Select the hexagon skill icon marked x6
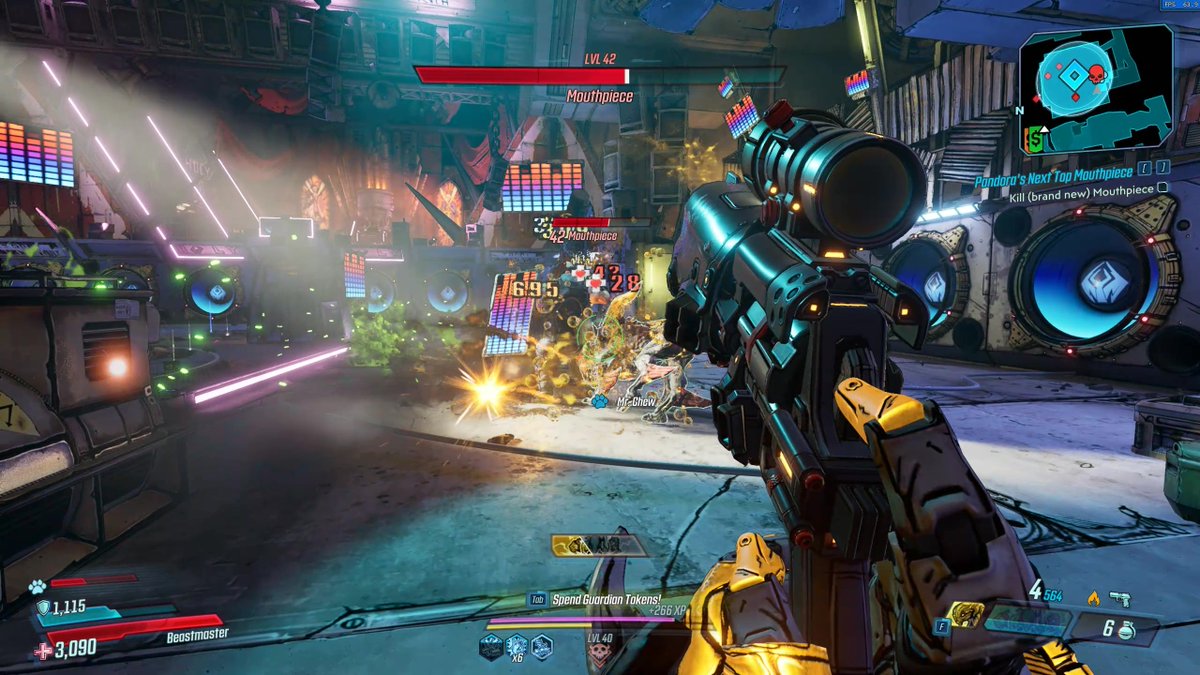 click(x=516, y=647)
